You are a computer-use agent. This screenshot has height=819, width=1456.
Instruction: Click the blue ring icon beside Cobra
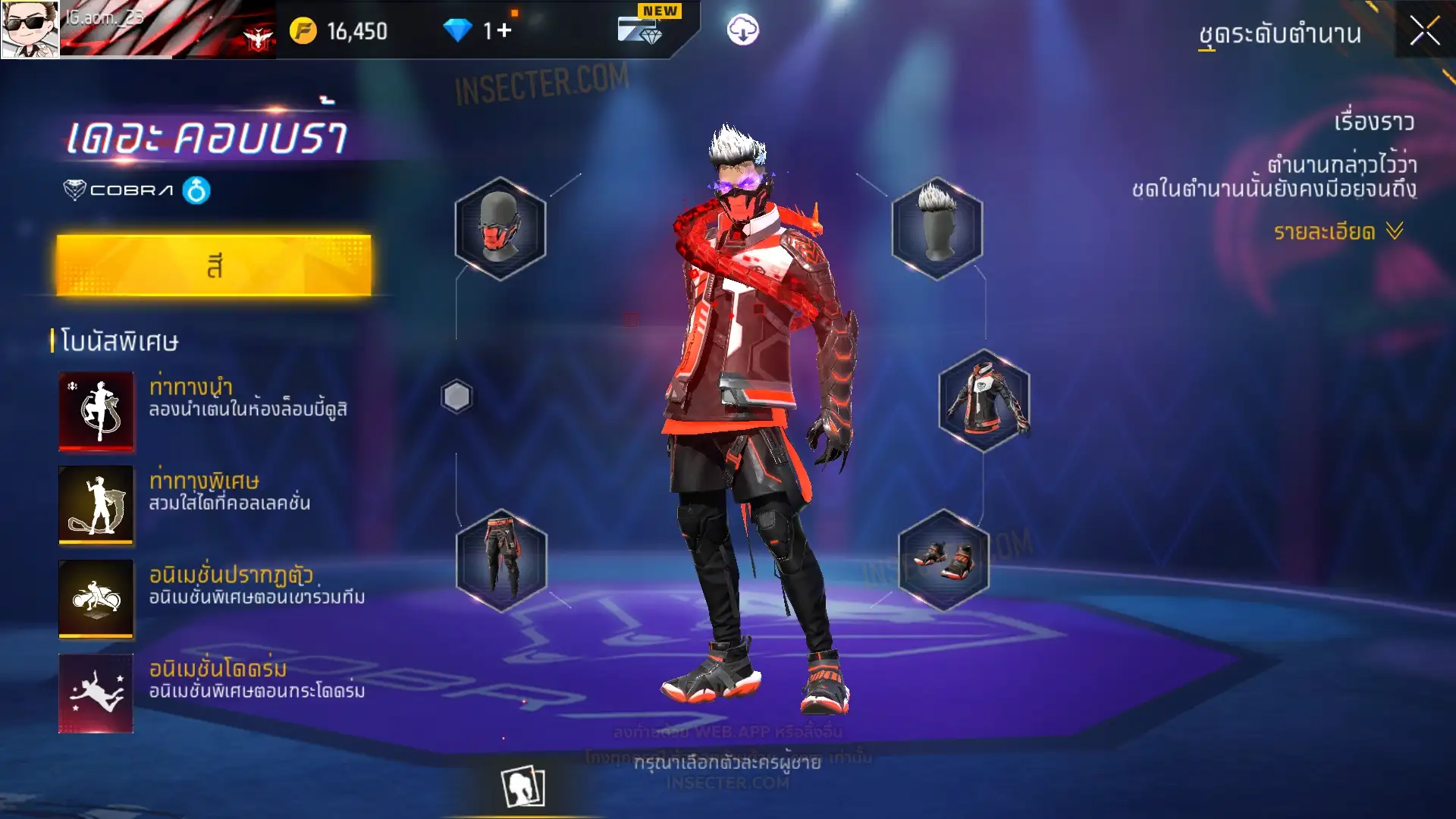pos(196,190)
